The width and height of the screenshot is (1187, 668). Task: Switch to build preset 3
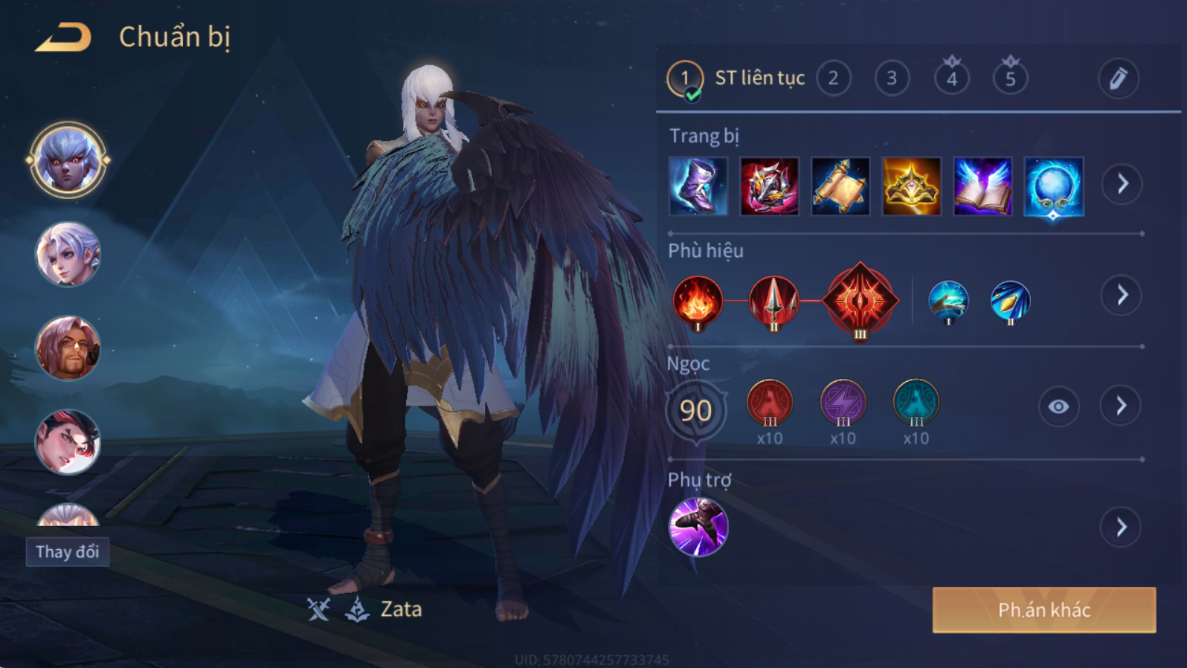coord(891,78)
